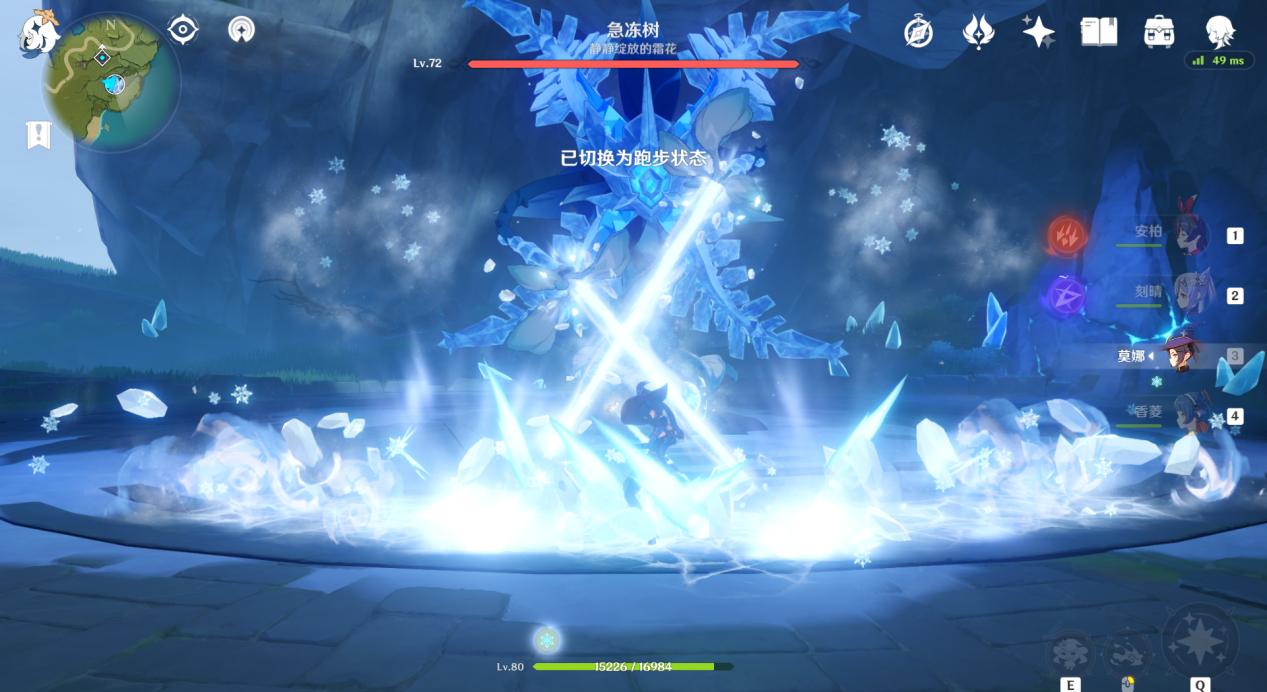The image size is (1267, 692).
Task: Open the character profile head icon
Action: coord(1220,30)
